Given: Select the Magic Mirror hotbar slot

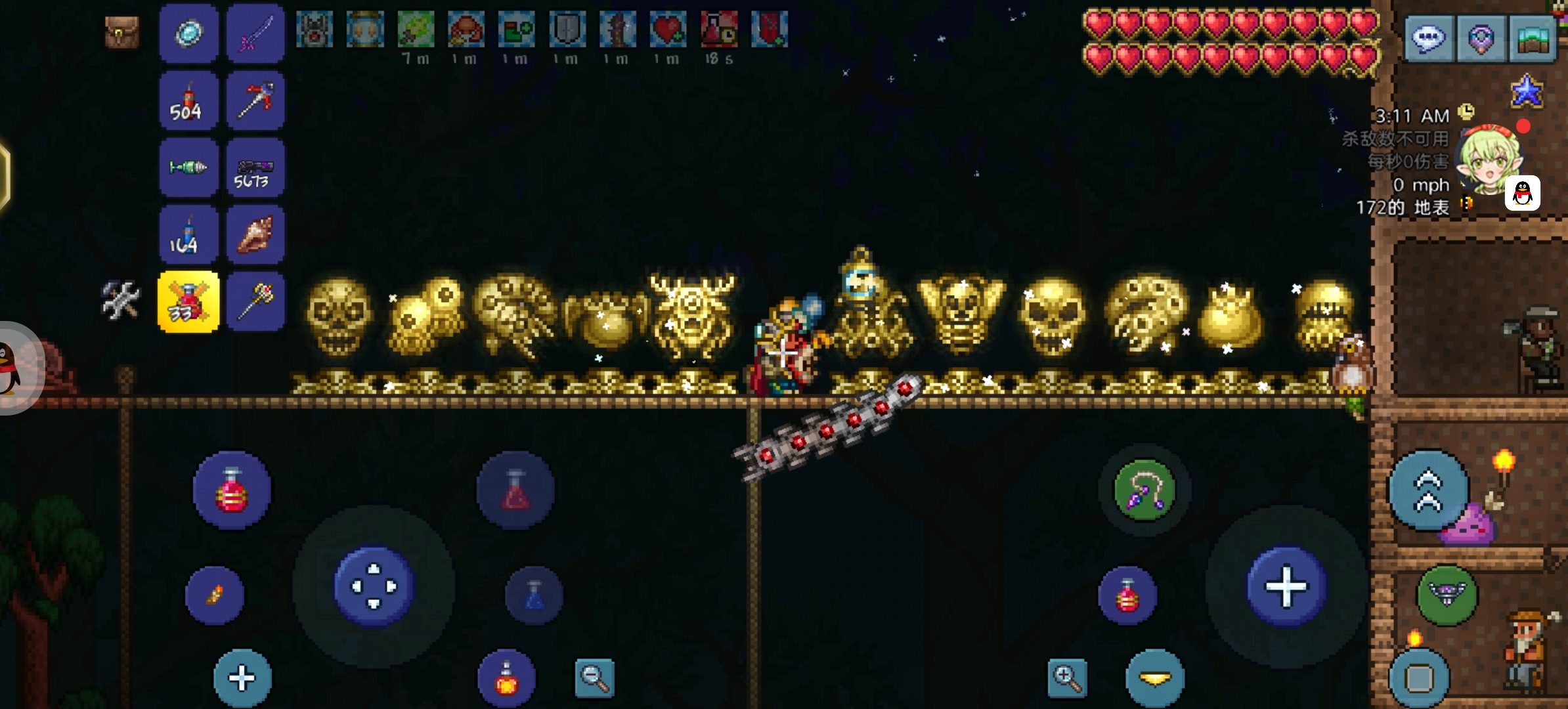Looking at the screenshot, I should (x=188, y=33).
